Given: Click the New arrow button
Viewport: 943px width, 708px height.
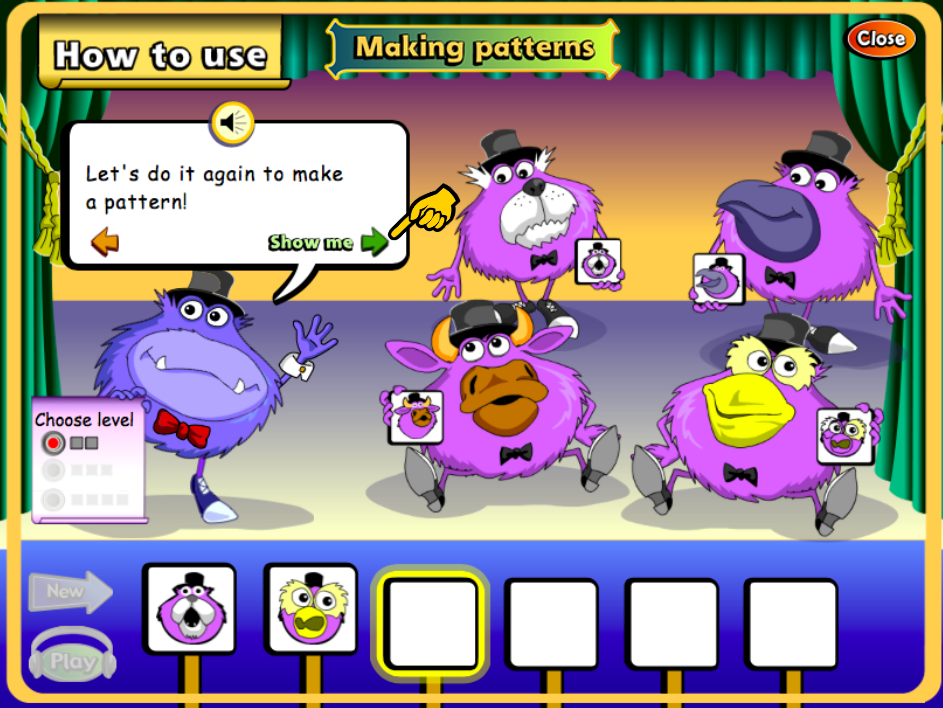Looking at the screenshot, I should tap(70, 592).
